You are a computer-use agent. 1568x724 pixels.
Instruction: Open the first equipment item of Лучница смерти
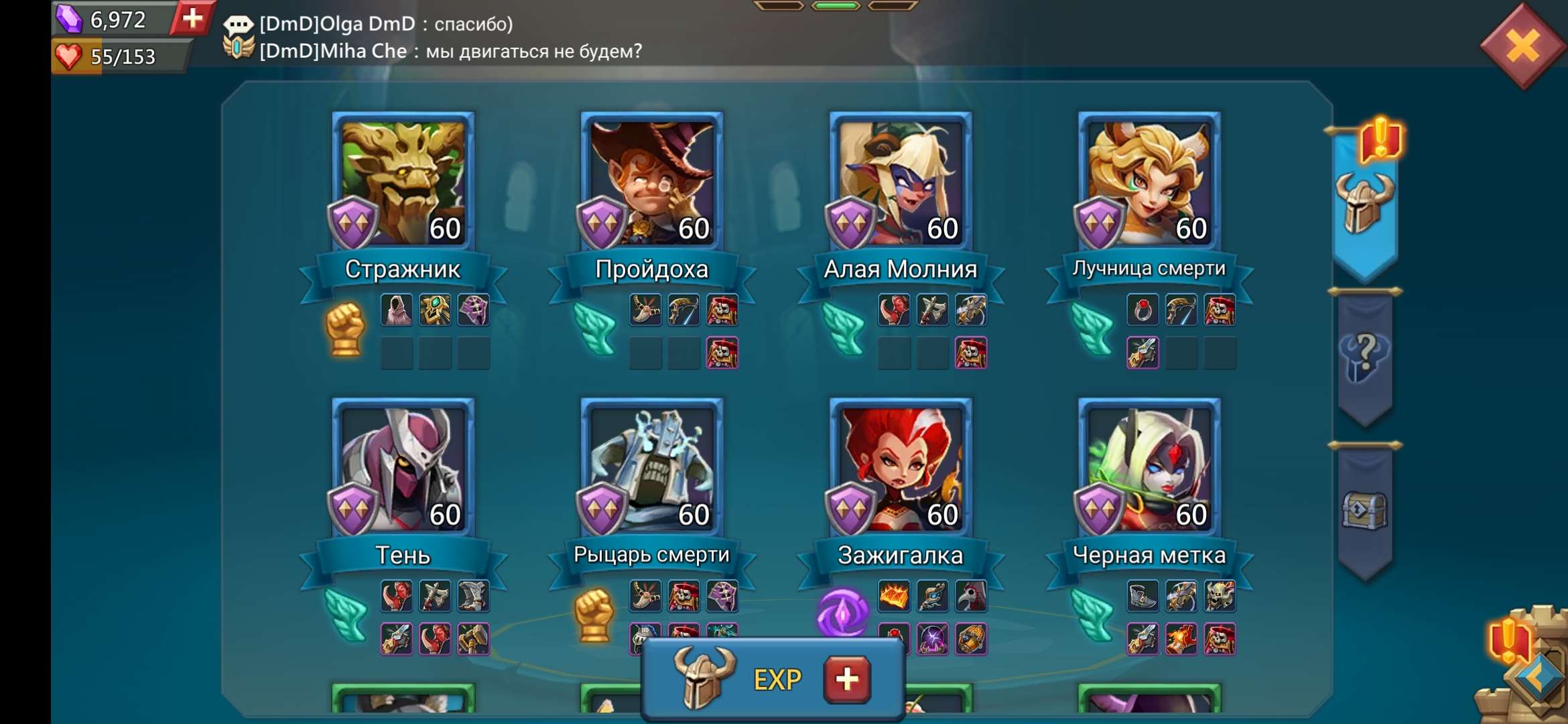pos(1144,309)
